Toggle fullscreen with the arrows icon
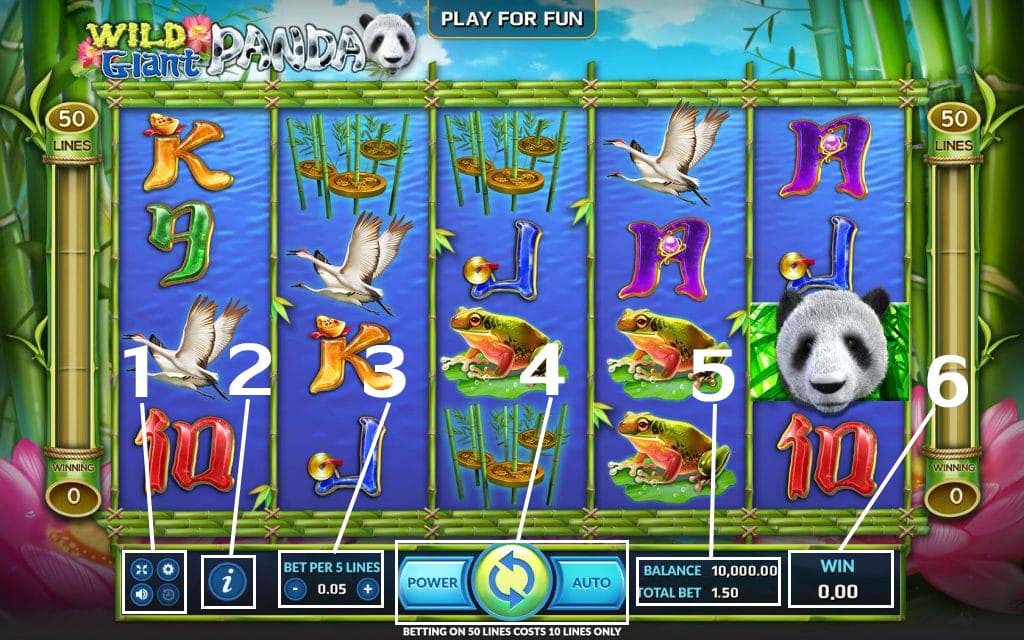 143,570
